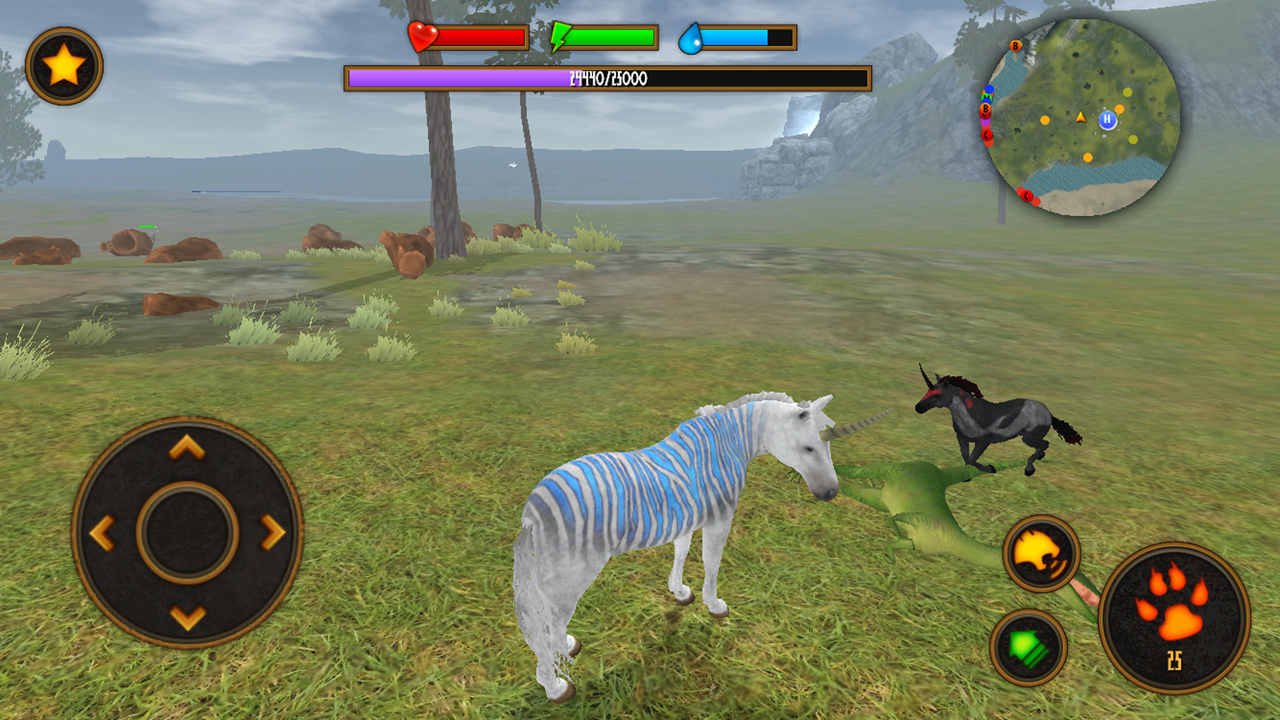Turn right with the joystick right arrow
The width and height of the screenshot is (1280, 720).
coord(273,533)
